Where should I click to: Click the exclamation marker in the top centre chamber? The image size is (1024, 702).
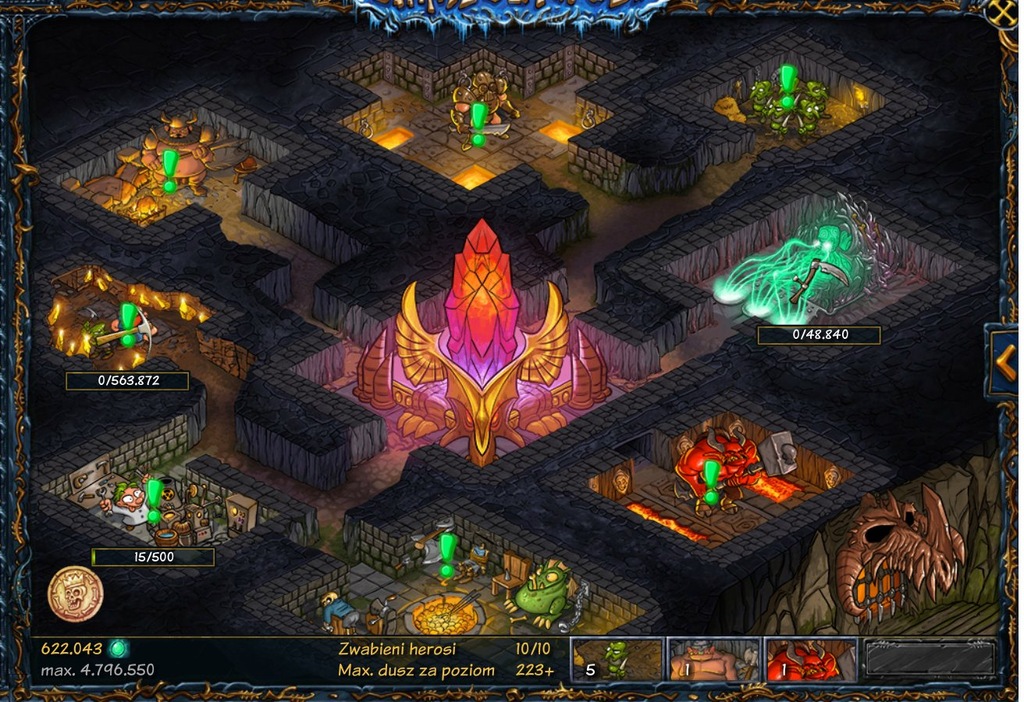pos(478,122)
